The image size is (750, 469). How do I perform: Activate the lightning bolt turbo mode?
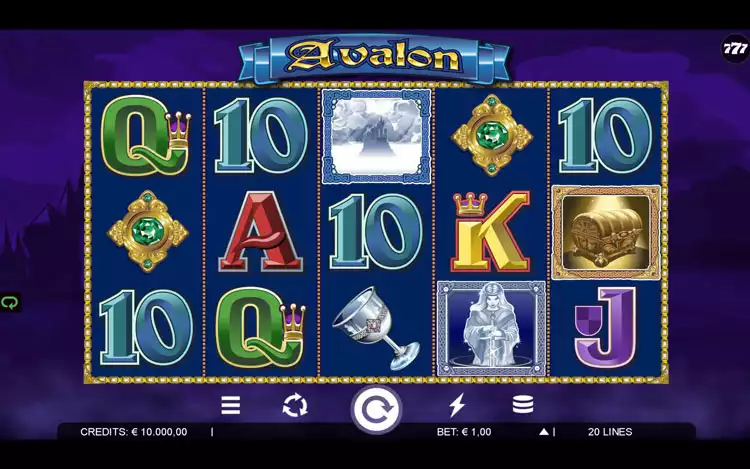[457, 405]
